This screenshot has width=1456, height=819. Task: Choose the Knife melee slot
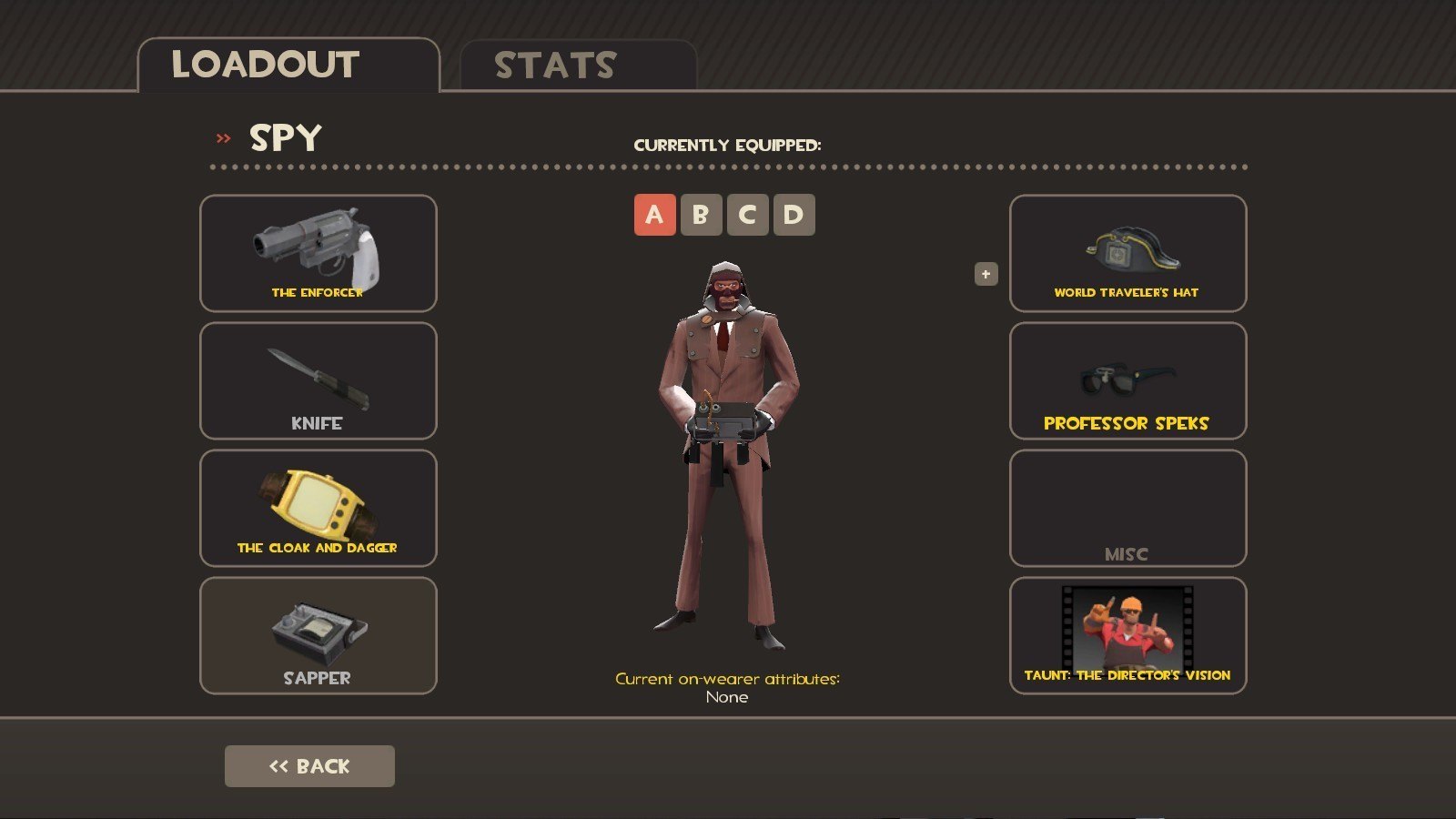[x=318, y=380]
